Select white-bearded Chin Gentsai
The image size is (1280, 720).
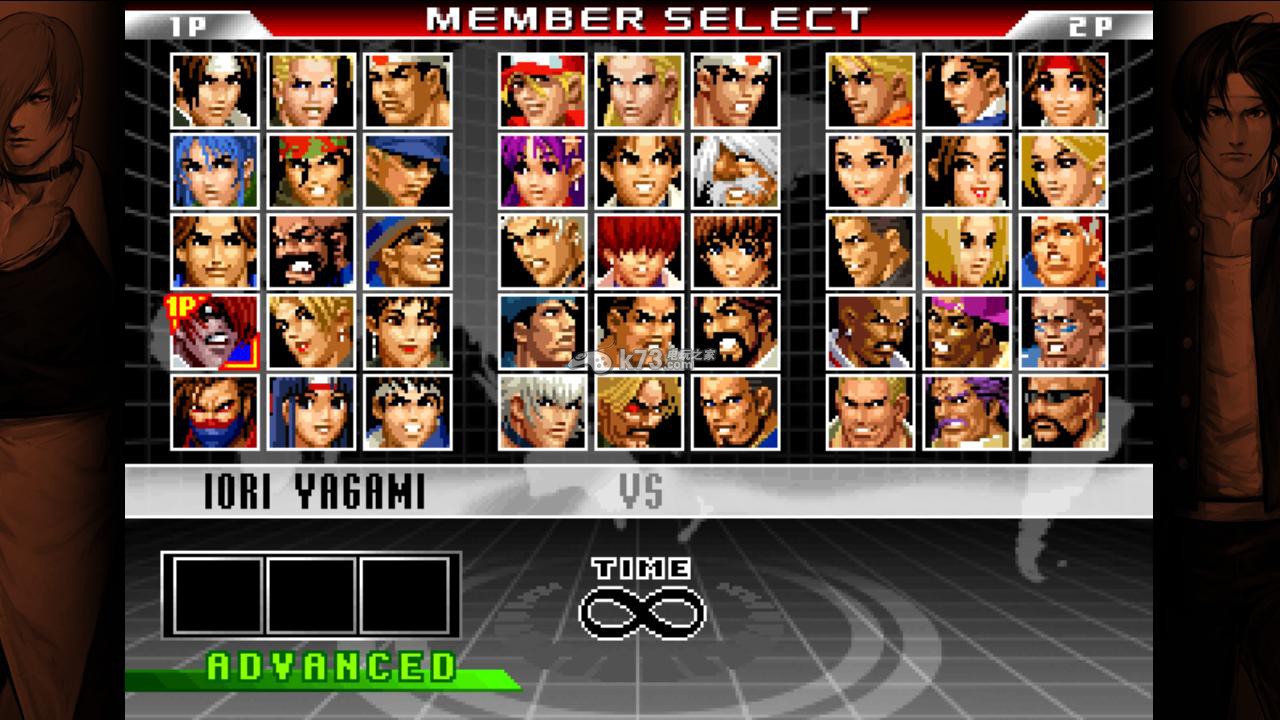coord(735,171)
